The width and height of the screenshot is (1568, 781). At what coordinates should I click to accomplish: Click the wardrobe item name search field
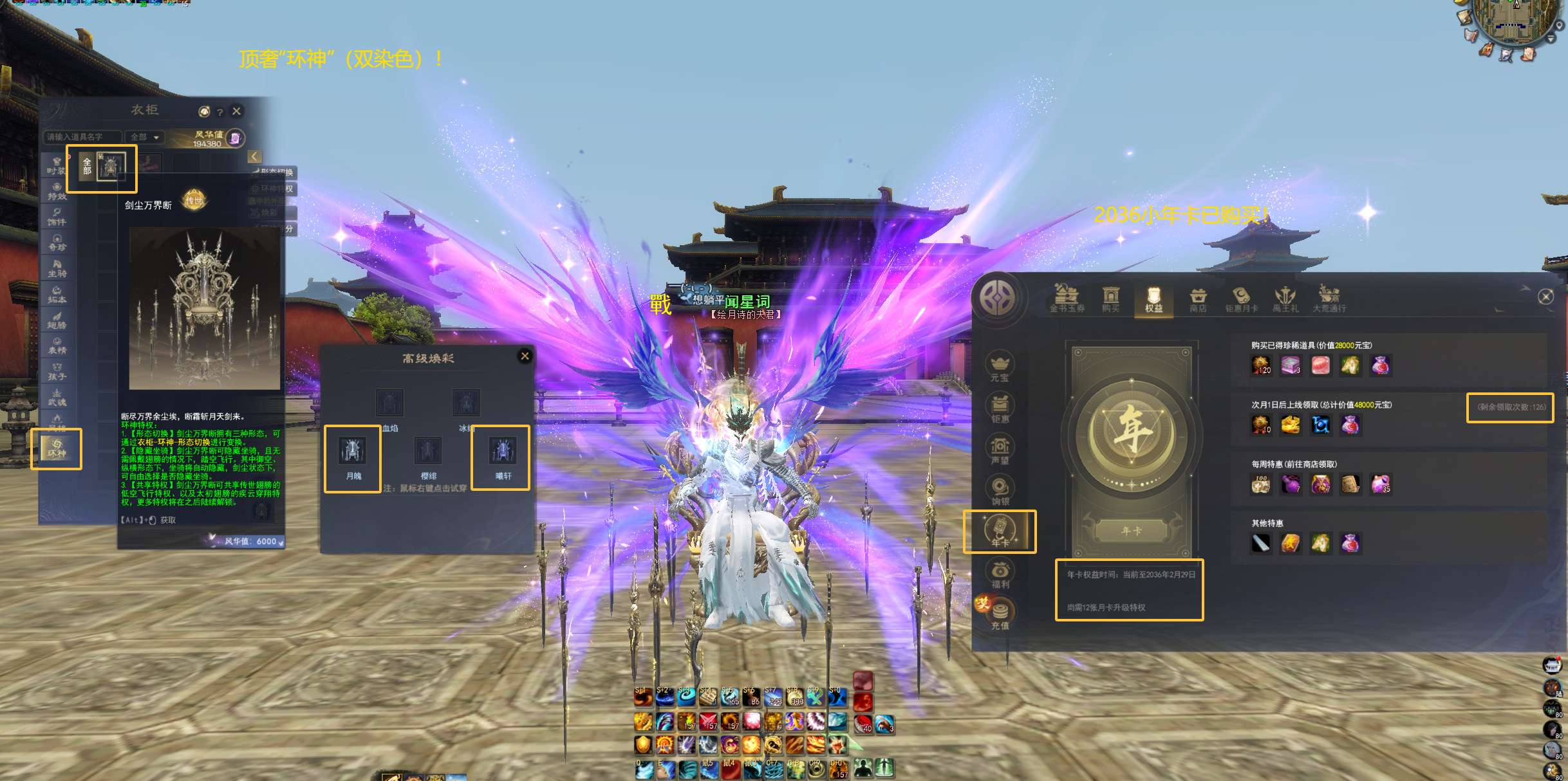click(x=82, y=137)
